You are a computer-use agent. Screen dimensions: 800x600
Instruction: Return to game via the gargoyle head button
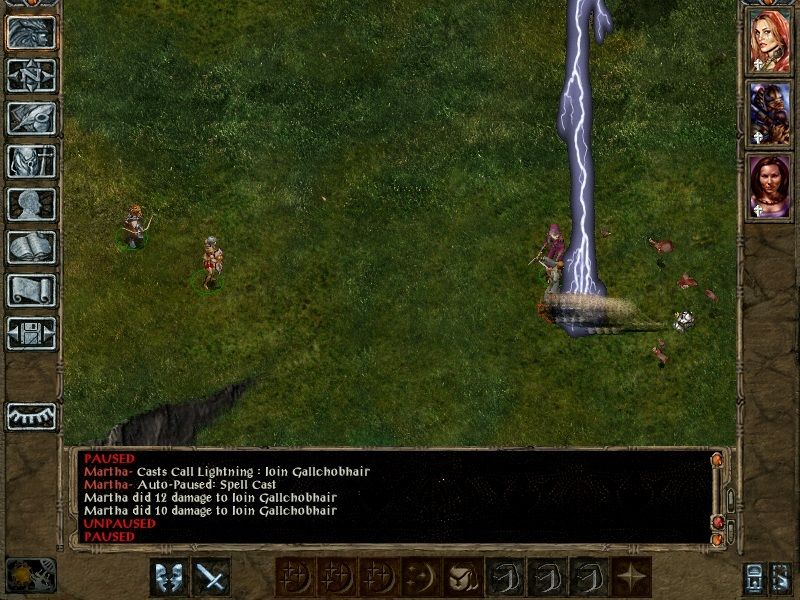[31, 32]
